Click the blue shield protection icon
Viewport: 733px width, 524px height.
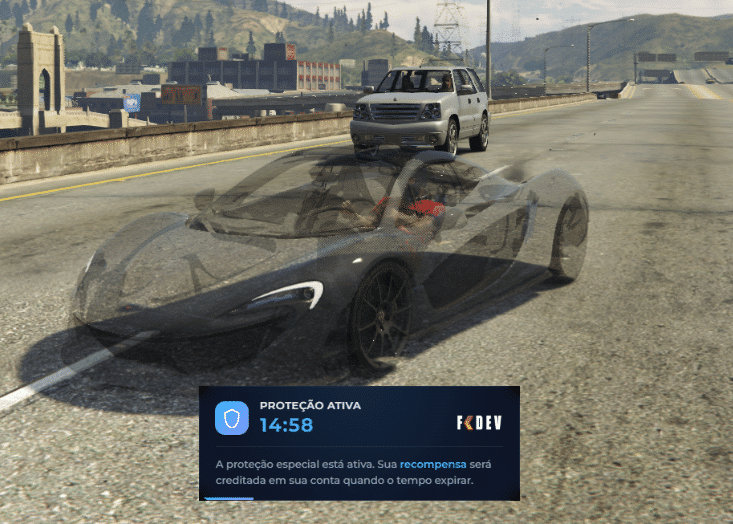[232, 417]
